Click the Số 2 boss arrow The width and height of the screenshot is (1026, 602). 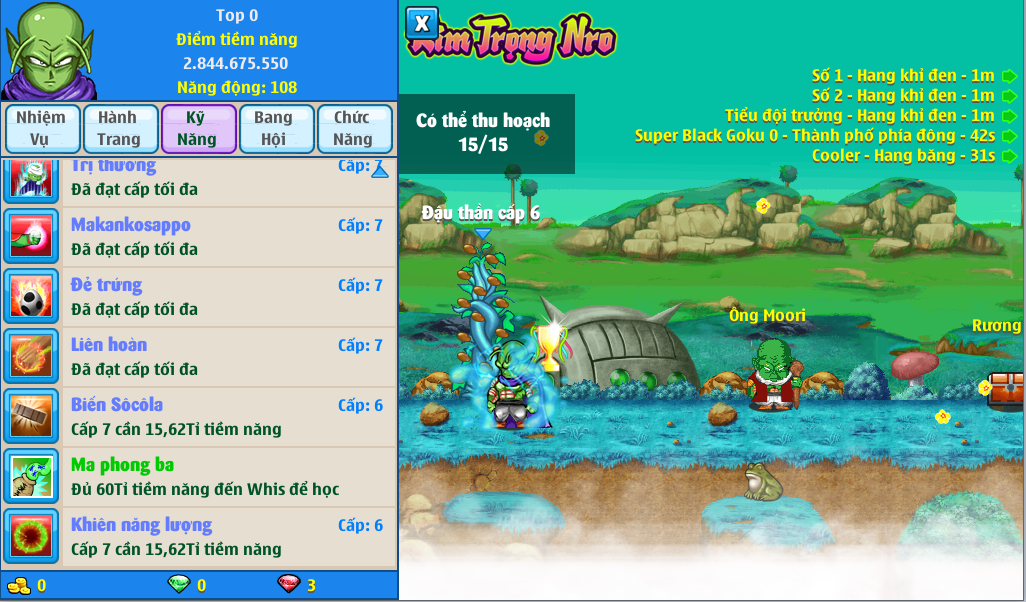click(x=1009, y=96)
